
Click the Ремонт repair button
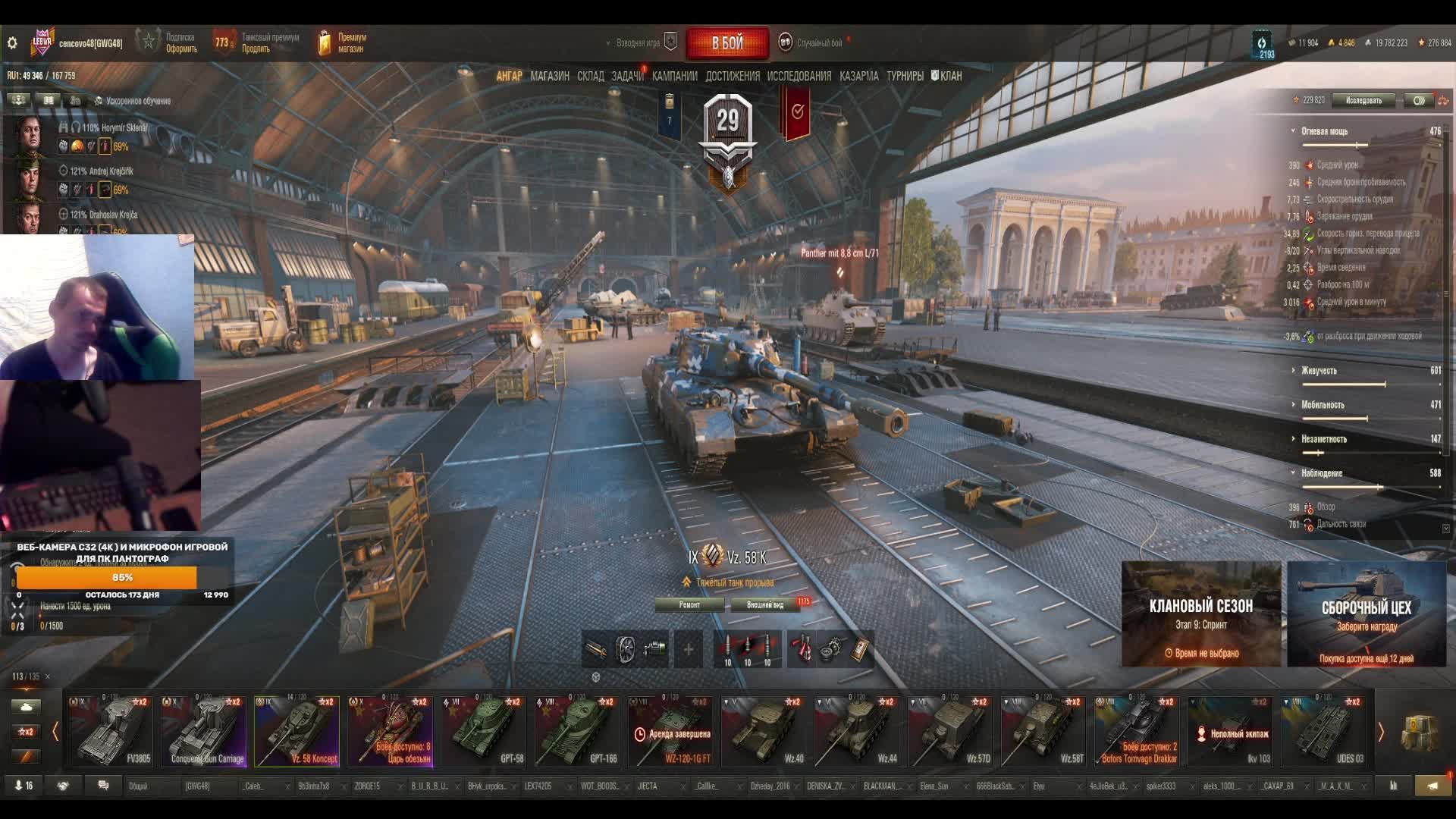(689, 604)
